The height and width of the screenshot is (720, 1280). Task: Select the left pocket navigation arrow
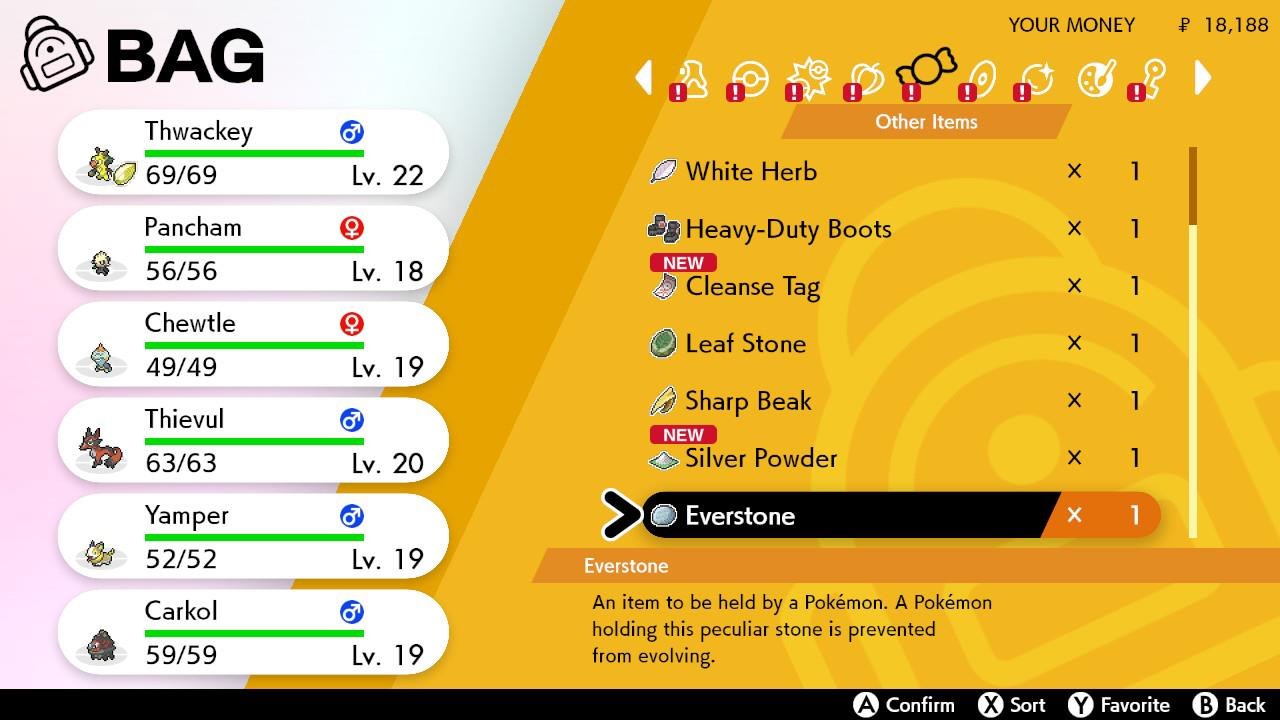click(645, 78)
